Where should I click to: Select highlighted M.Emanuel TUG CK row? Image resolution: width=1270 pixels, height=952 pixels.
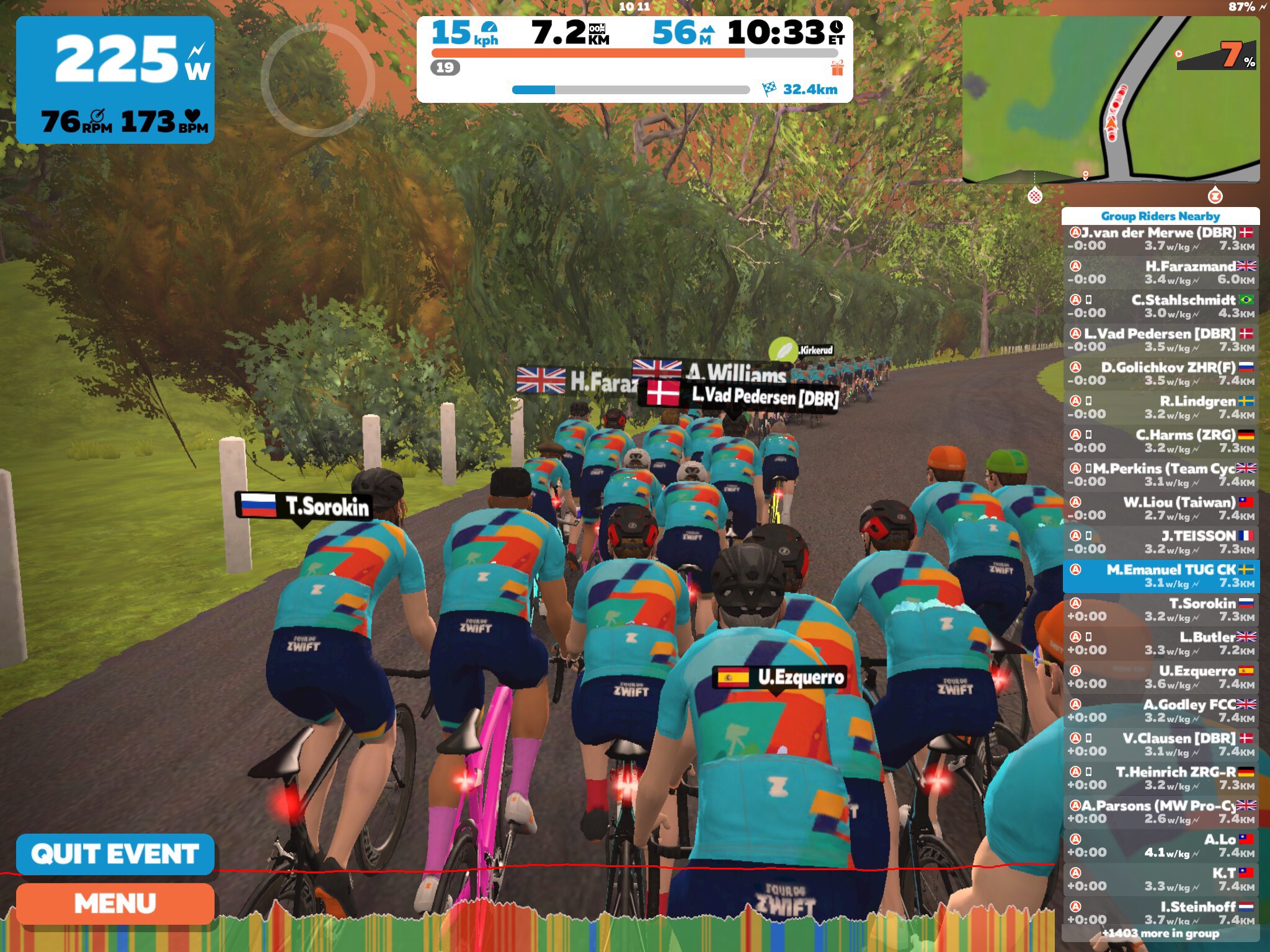pyautogui.click(x=1161, y=576)
